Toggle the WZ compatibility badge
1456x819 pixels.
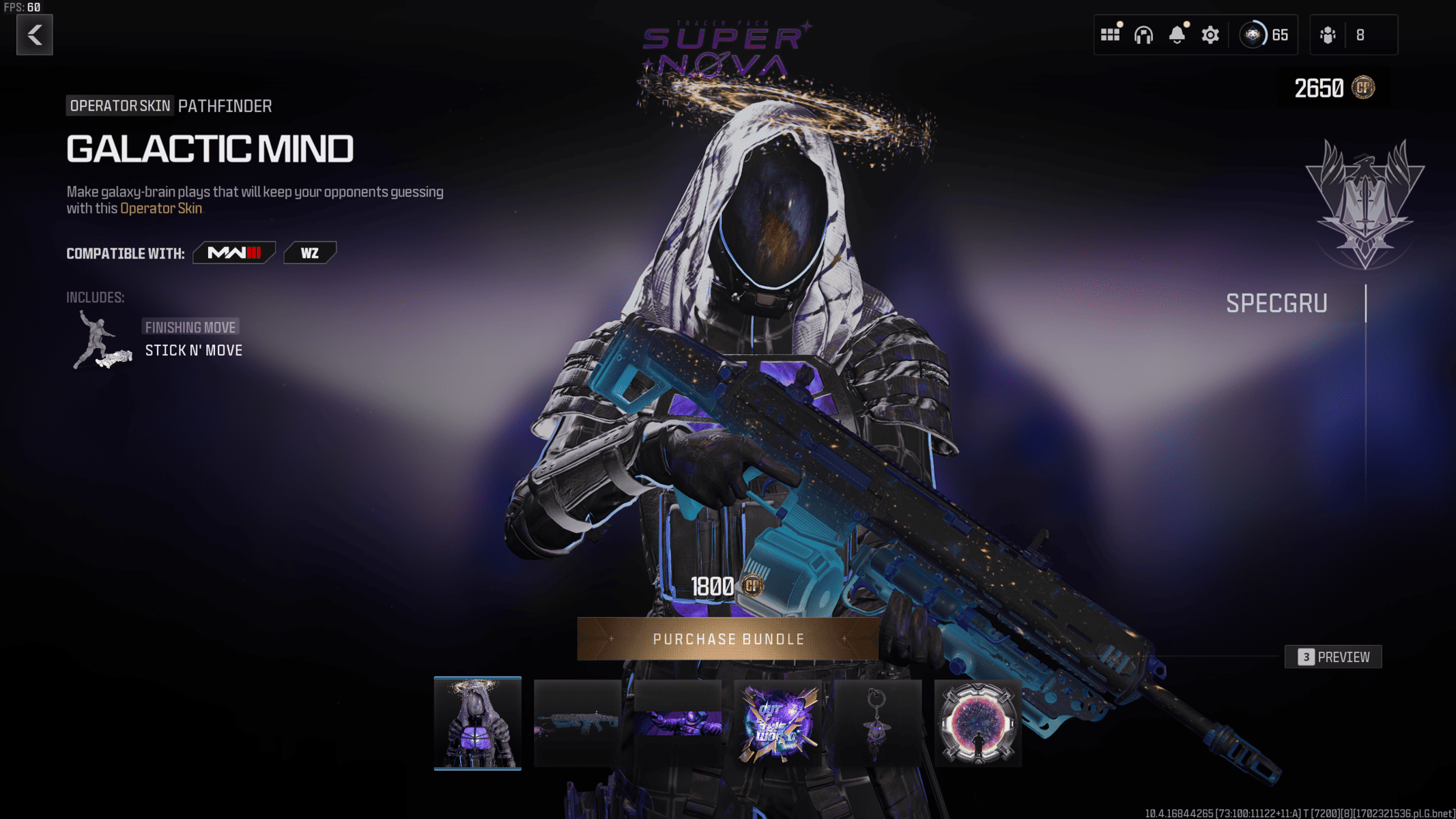[310, 253]
